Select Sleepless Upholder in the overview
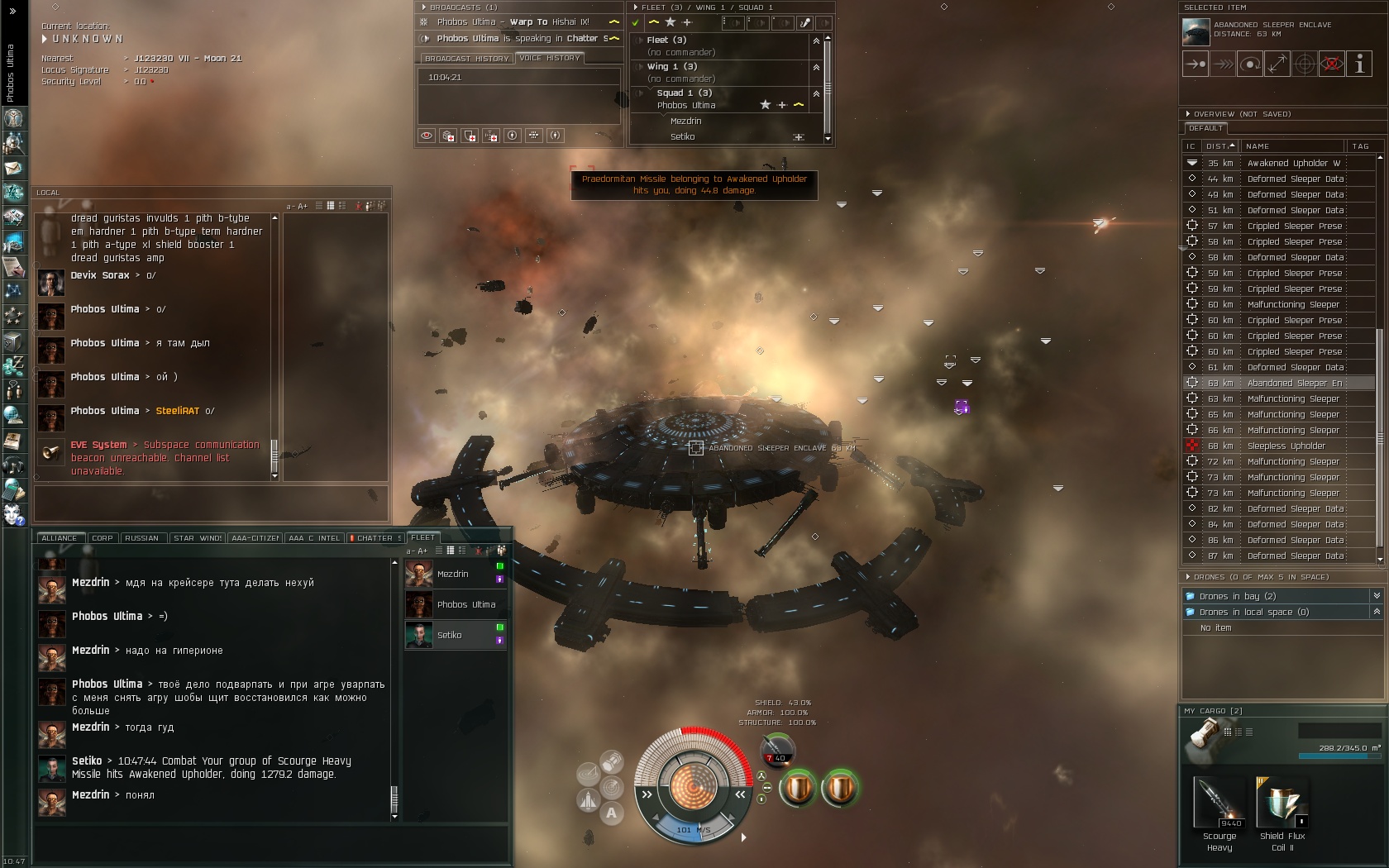The width and height of the screenshot is (1389, 868). point(1286,446)
